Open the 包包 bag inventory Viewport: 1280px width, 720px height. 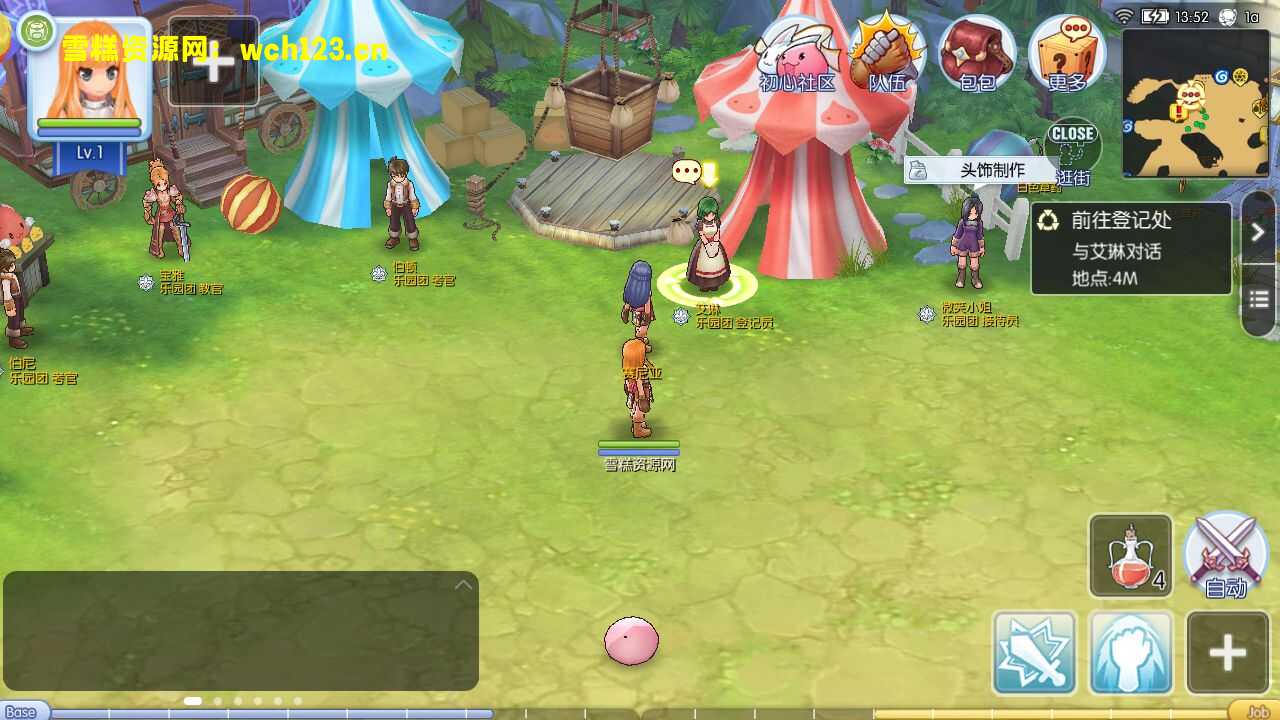[977, 55]
